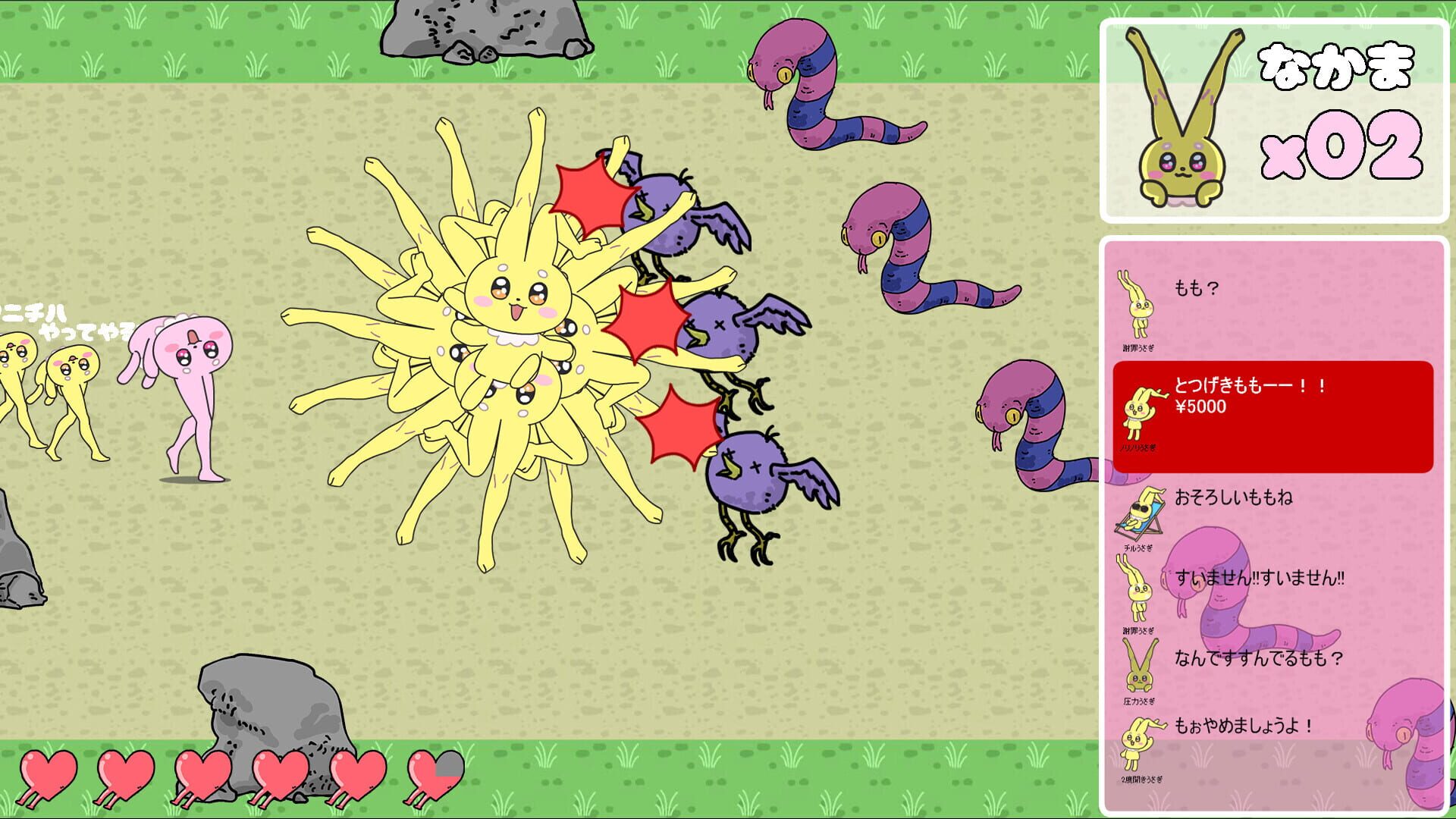This screenshot has width=1456, height=819.
Task: Click the giant yellow rabbit ball boss
Action: 500,326
